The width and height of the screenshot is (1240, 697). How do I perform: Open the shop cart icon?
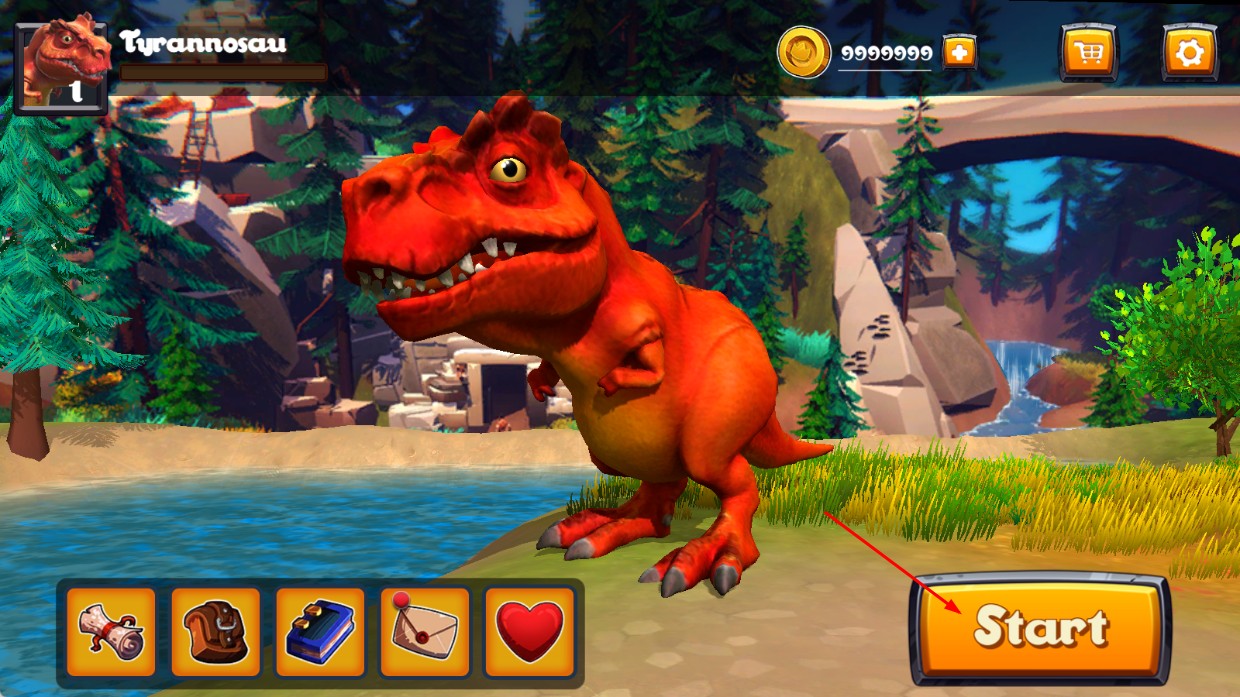[x=1088, y=52]
